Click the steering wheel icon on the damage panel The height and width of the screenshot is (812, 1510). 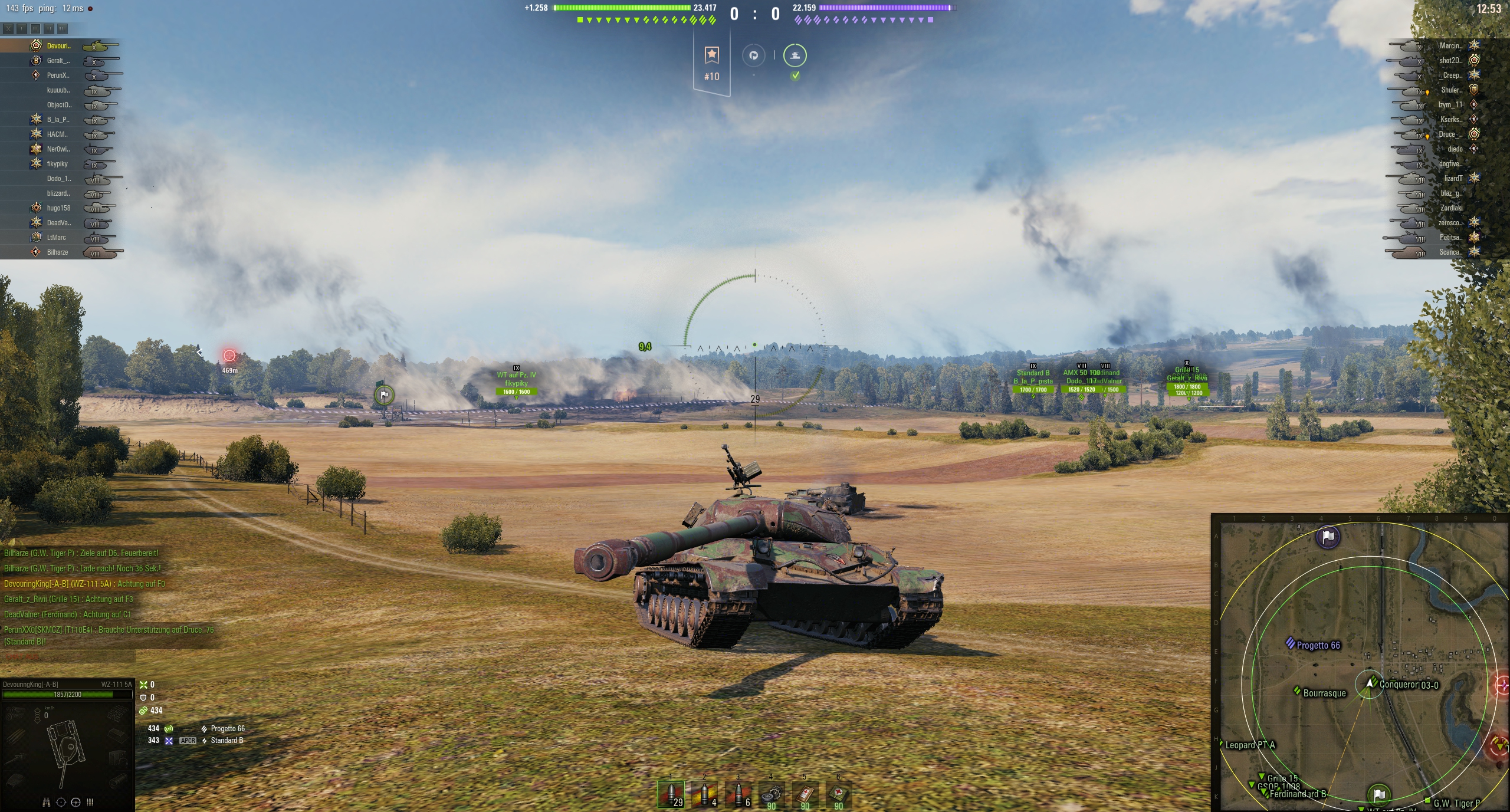tap(75, 803)
